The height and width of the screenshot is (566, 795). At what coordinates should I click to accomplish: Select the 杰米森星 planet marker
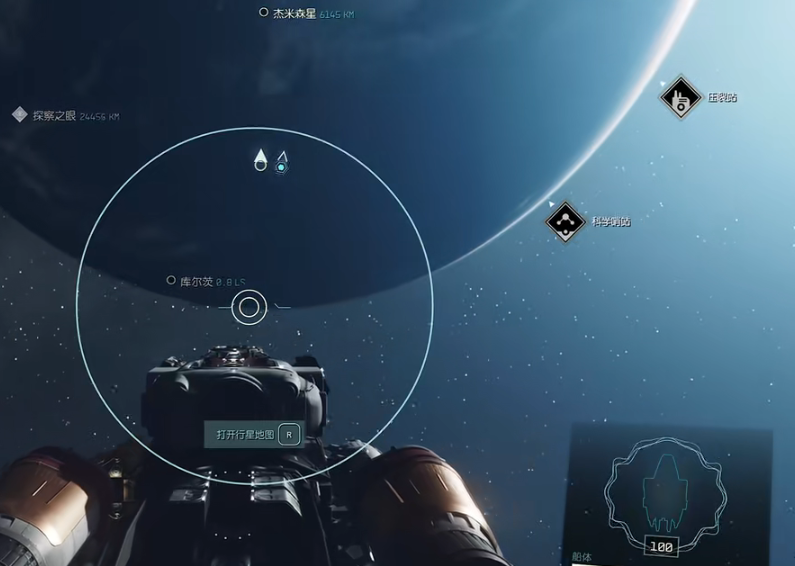264,13
